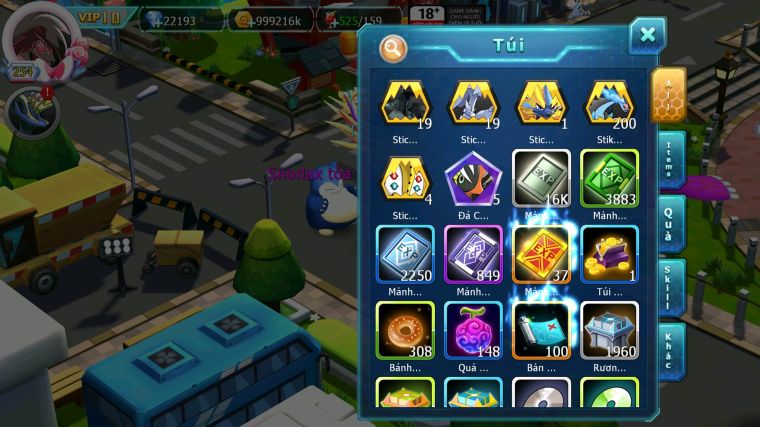Close the Túi inventory panel

point(647,36)
